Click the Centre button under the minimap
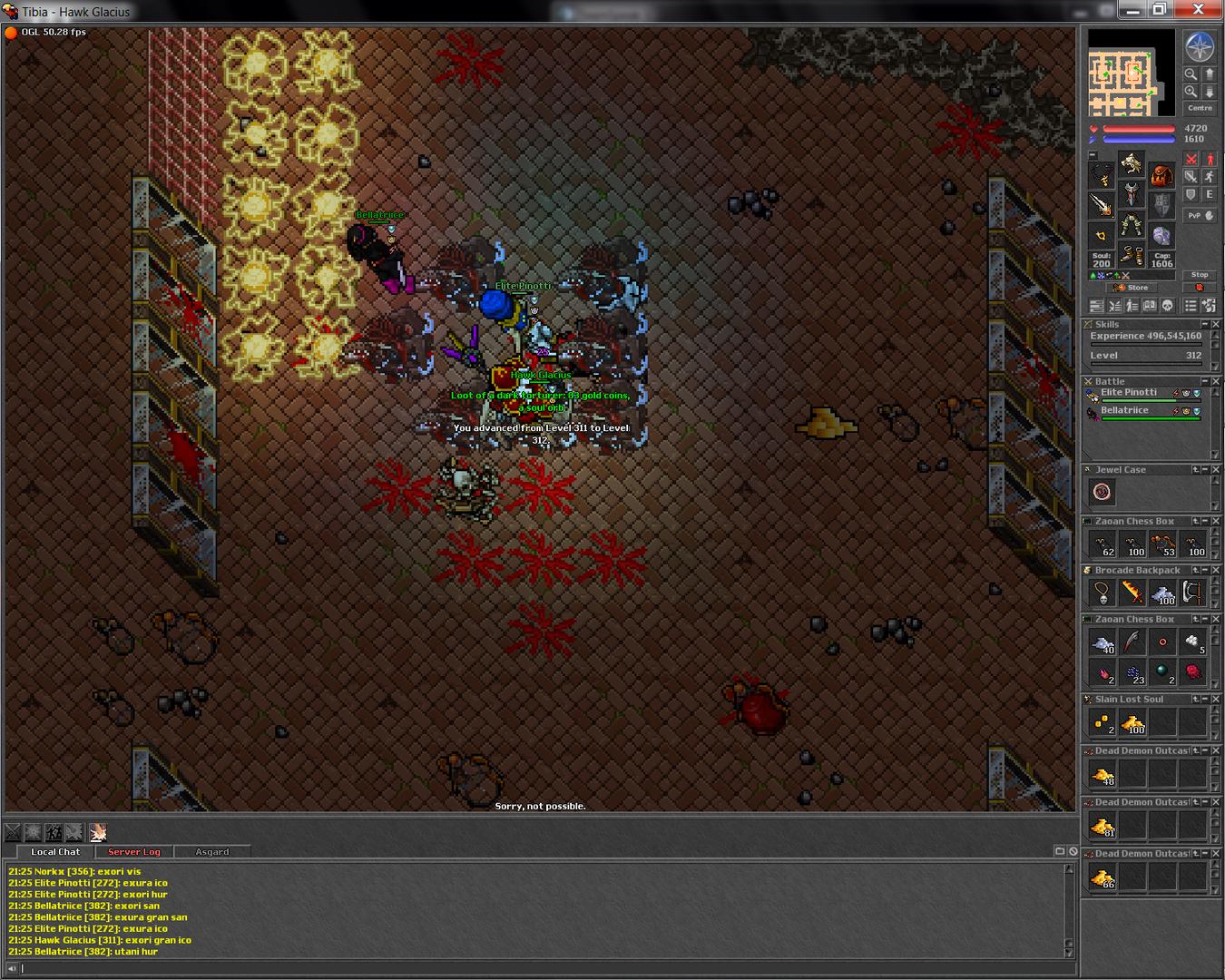This screenshot has height=980, width=1225. tap(1200, 108)
